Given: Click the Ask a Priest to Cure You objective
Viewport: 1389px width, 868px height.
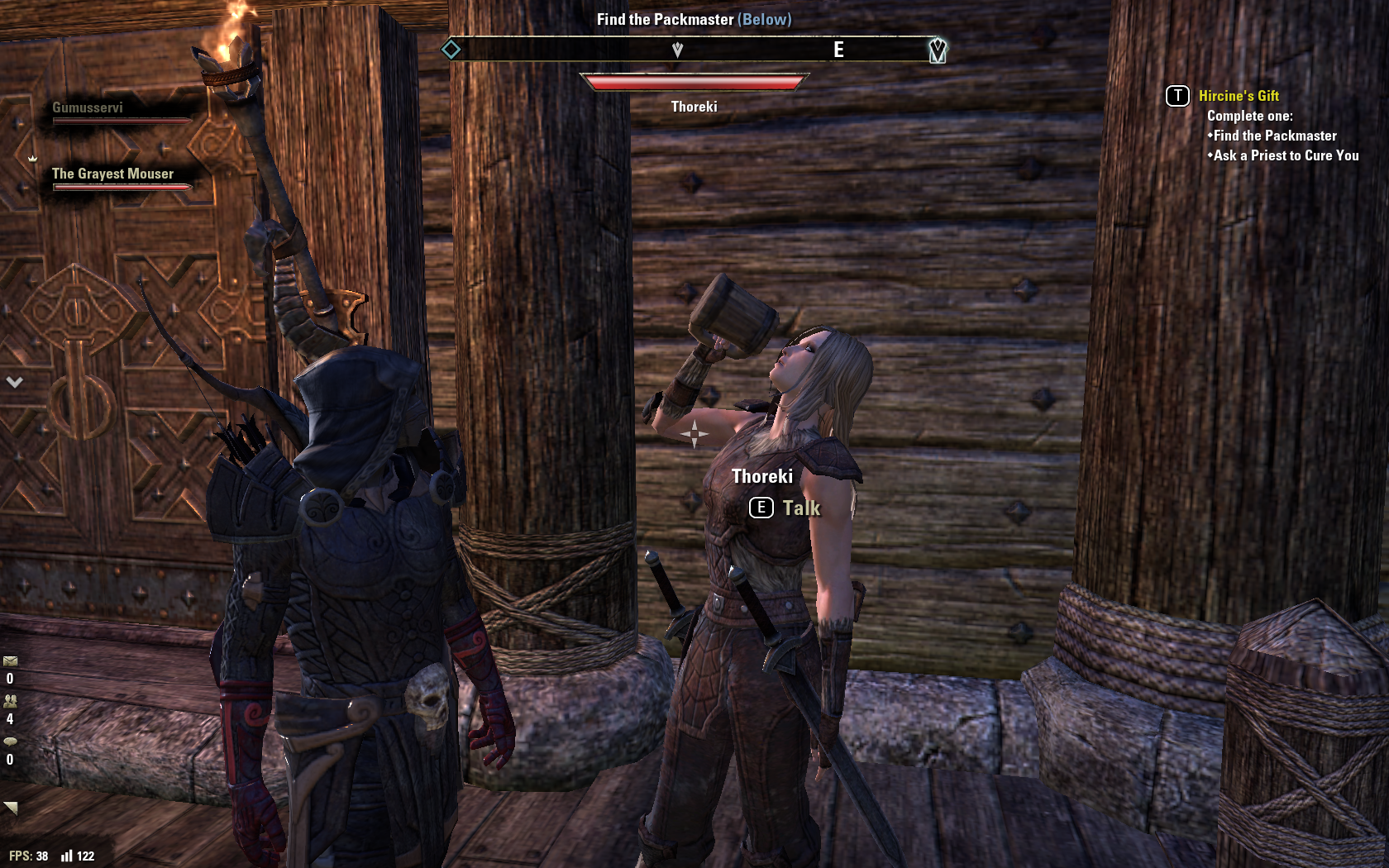Looking at the screenshot, I should (1285, 155).
